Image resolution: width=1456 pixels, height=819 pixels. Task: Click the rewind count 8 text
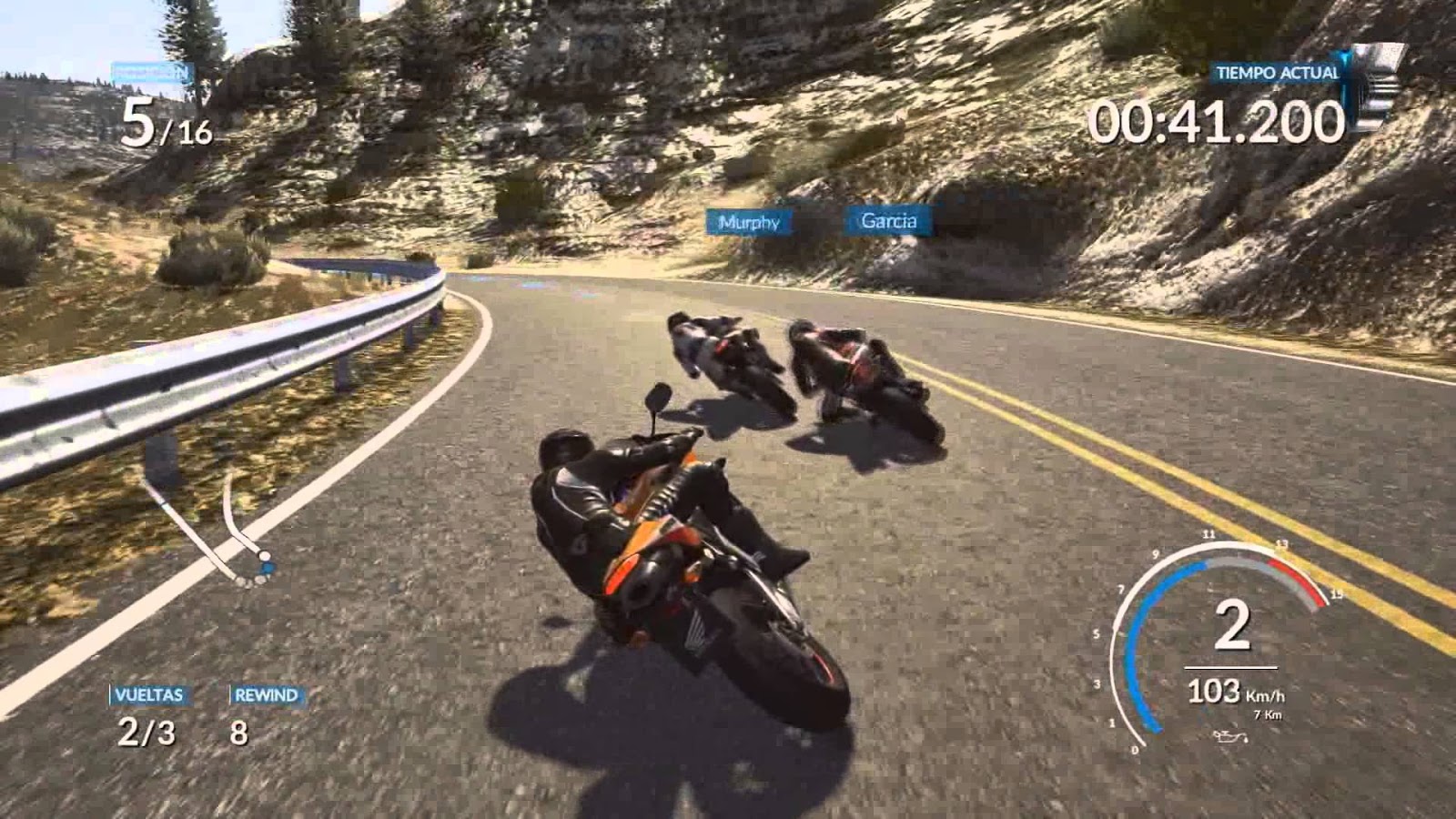[239, 733]
